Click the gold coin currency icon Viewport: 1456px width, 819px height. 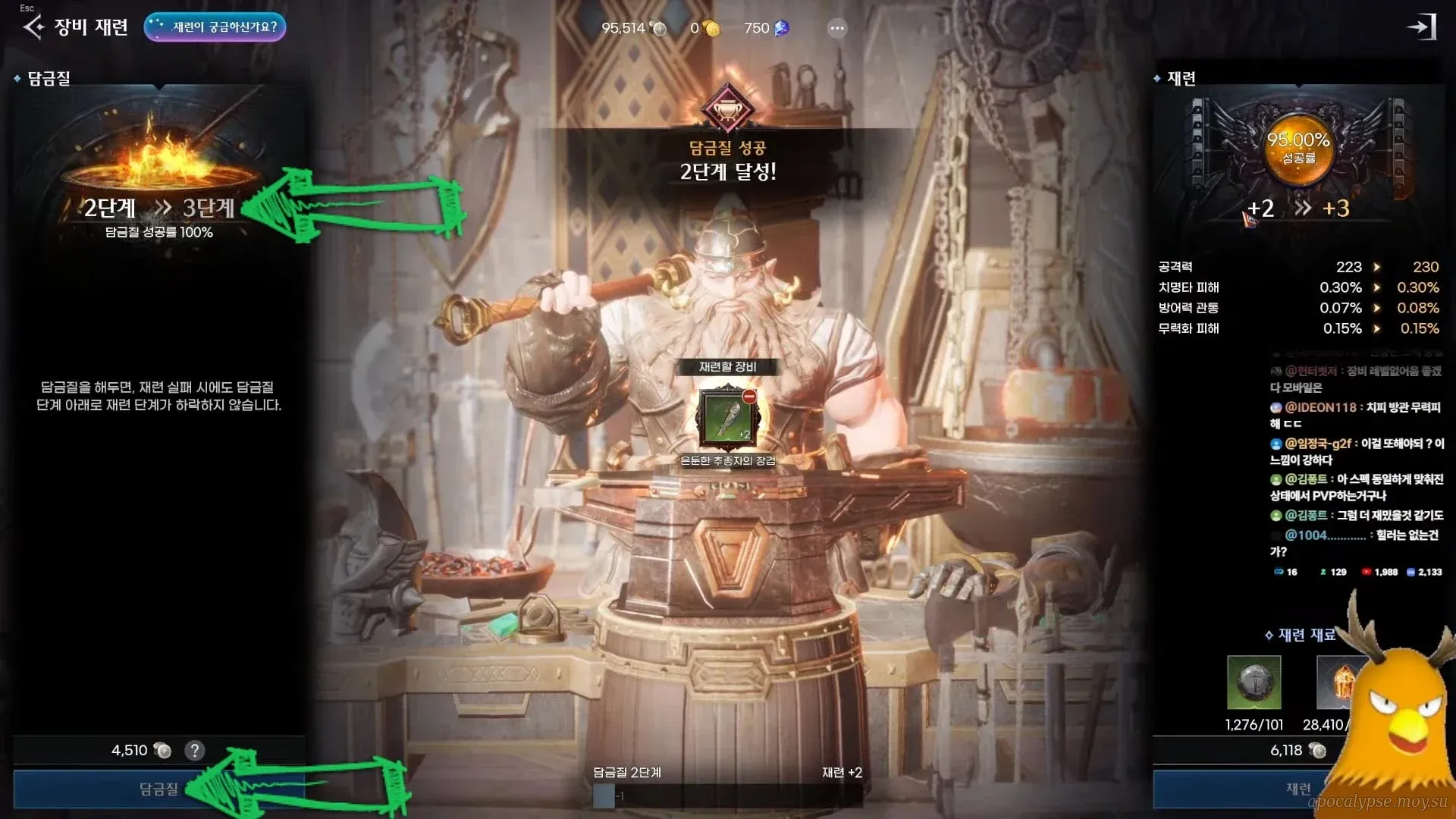coord(711,29)
